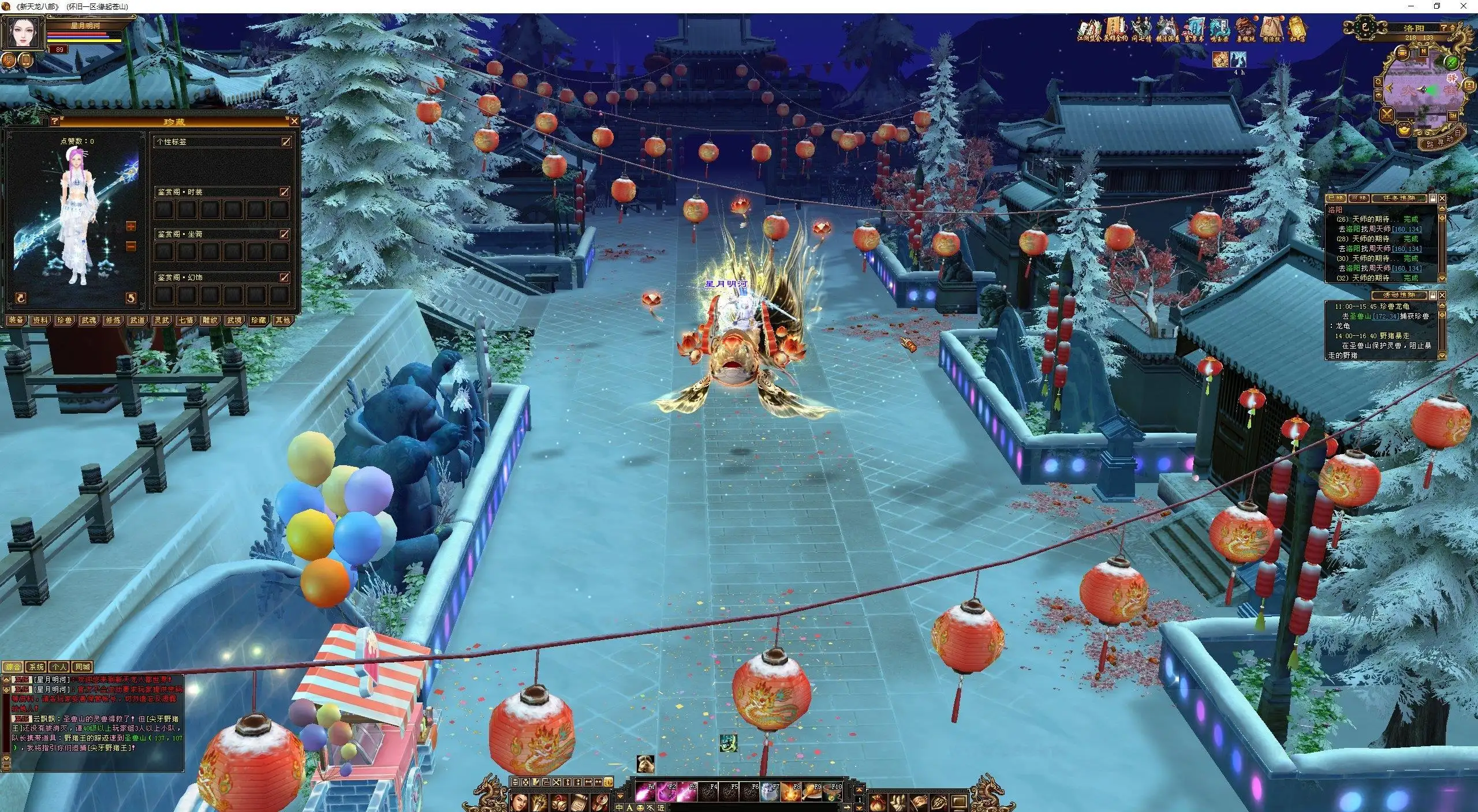Click the question mark icon on the minimap
This screenshot has width=1478, height=812.
pyautogui.click(x=1444, y=28)
